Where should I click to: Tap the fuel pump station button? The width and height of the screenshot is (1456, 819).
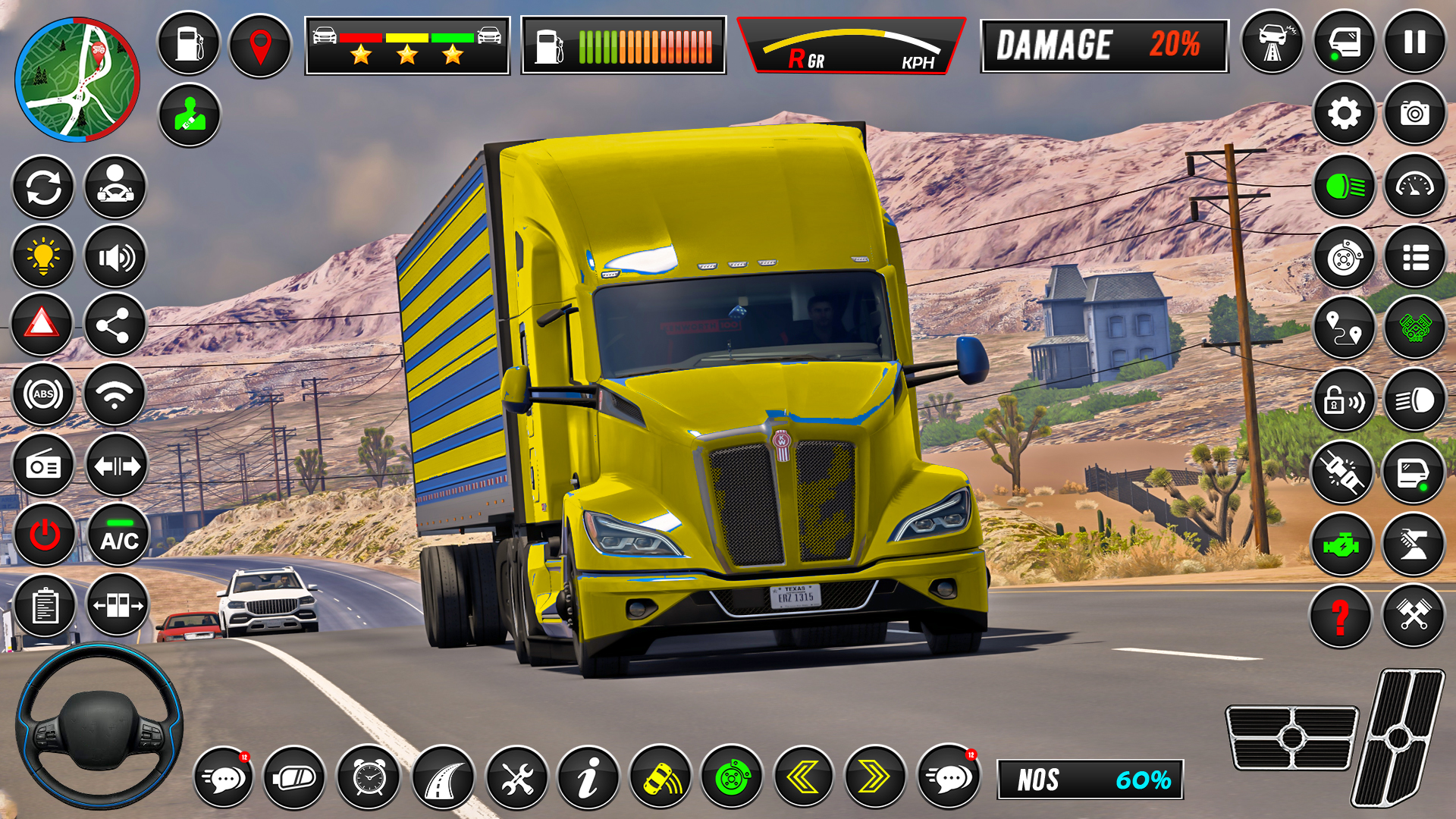(189, 43)
